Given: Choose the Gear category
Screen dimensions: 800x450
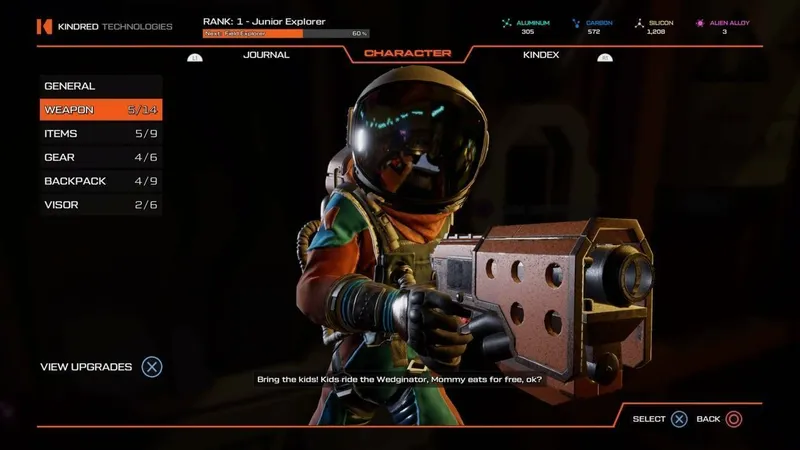Looking at the screenshot, I should pyautogui.click(x=100, y=157).
